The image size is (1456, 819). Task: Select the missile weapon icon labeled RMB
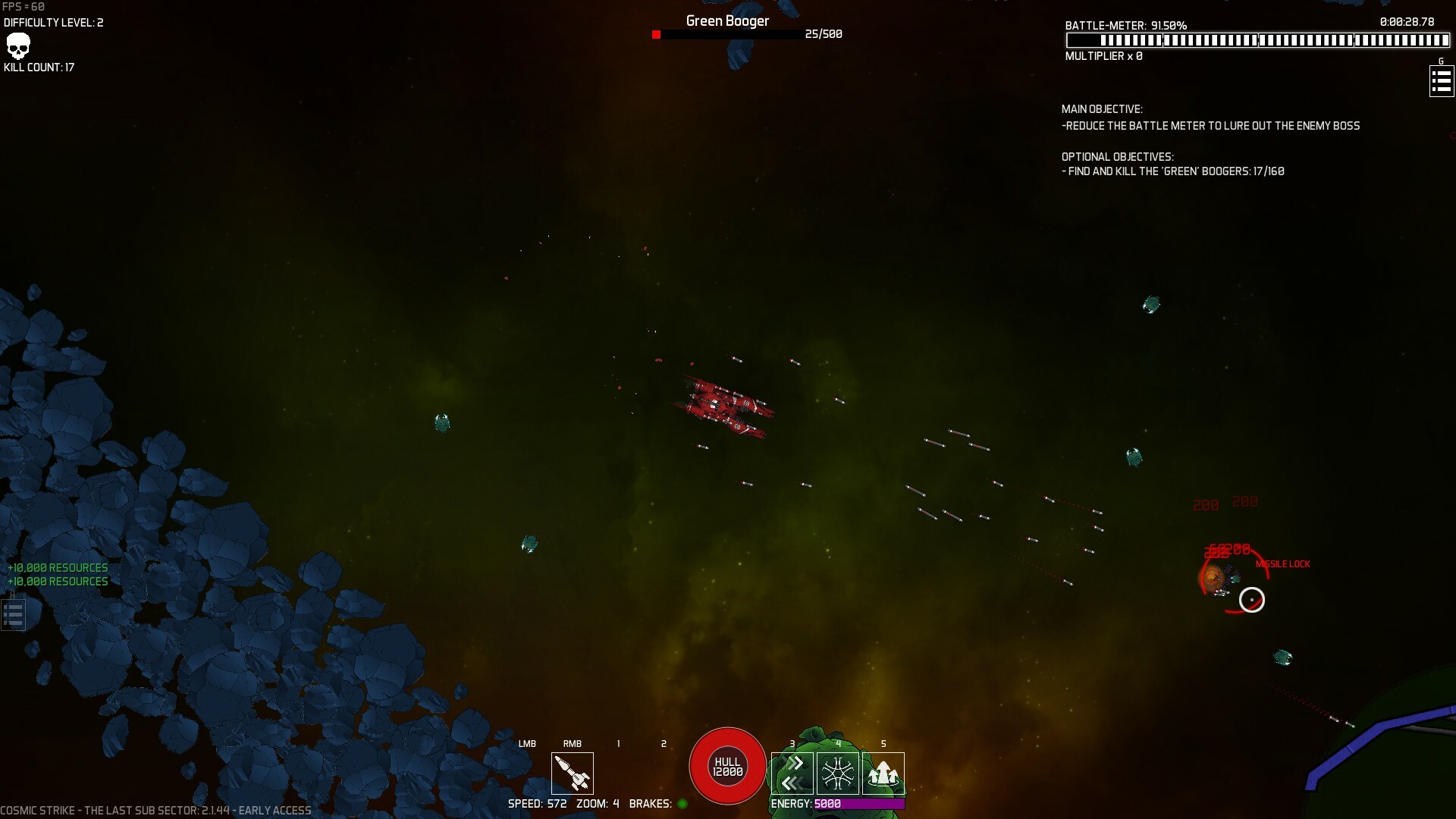(x=573, y=773)
